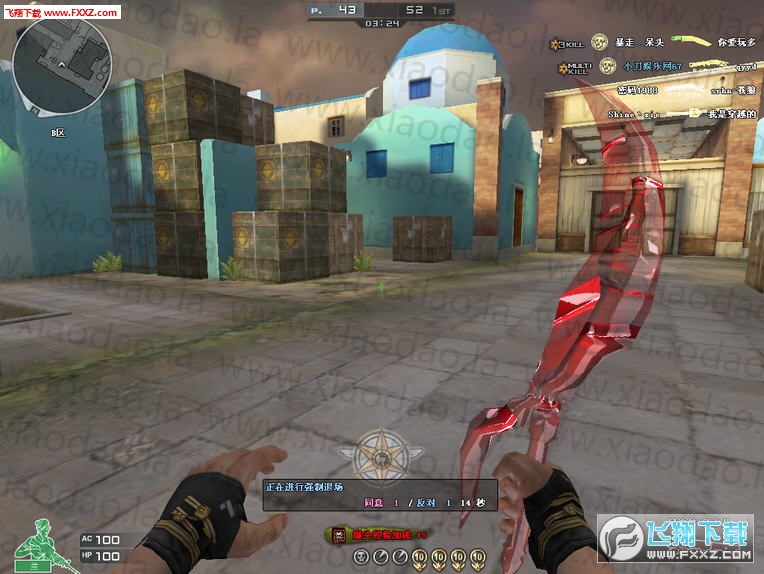The width and height of the screenshot is (764, 574).
Task: Select the 小刀娱乐网67 kill feed entry
Action: 650,66
